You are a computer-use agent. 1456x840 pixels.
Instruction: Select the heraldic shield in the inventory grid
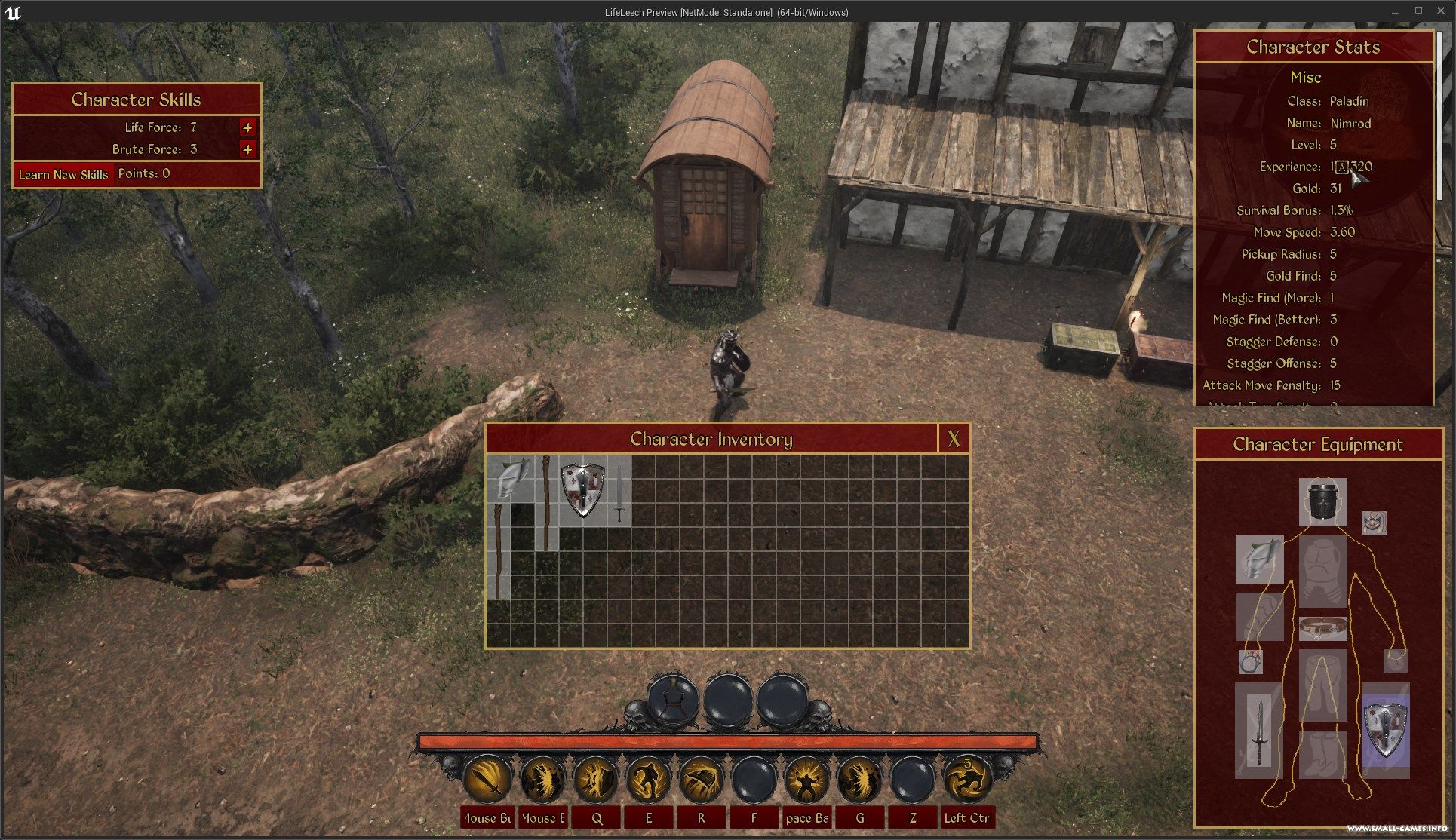tap(583, 491)
